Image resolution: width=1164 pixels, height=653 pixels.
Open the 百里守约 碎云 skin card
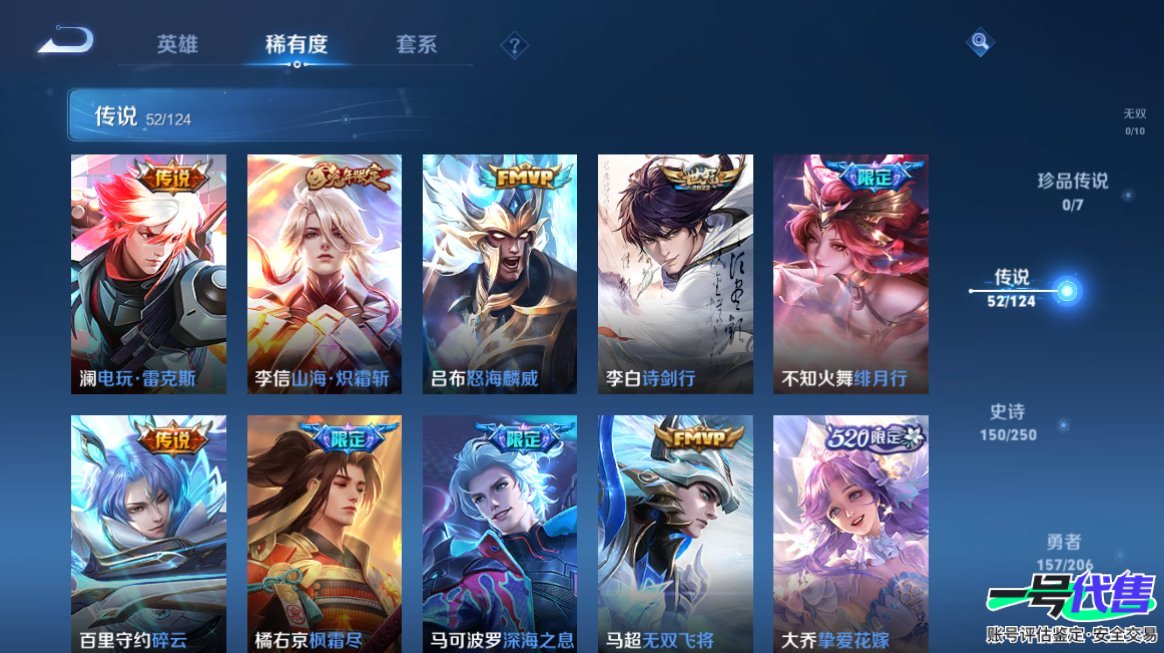point(148,533)
